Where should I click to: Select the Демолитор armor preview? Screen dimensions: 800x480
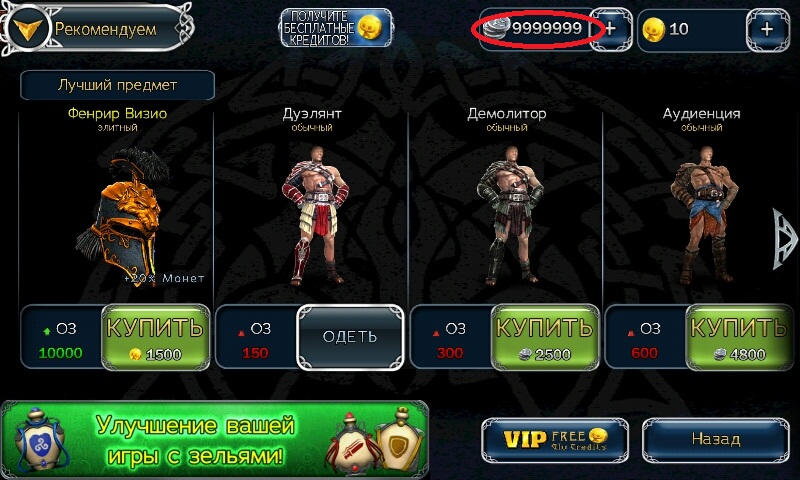pyautogui.click(x=506, y=215)
